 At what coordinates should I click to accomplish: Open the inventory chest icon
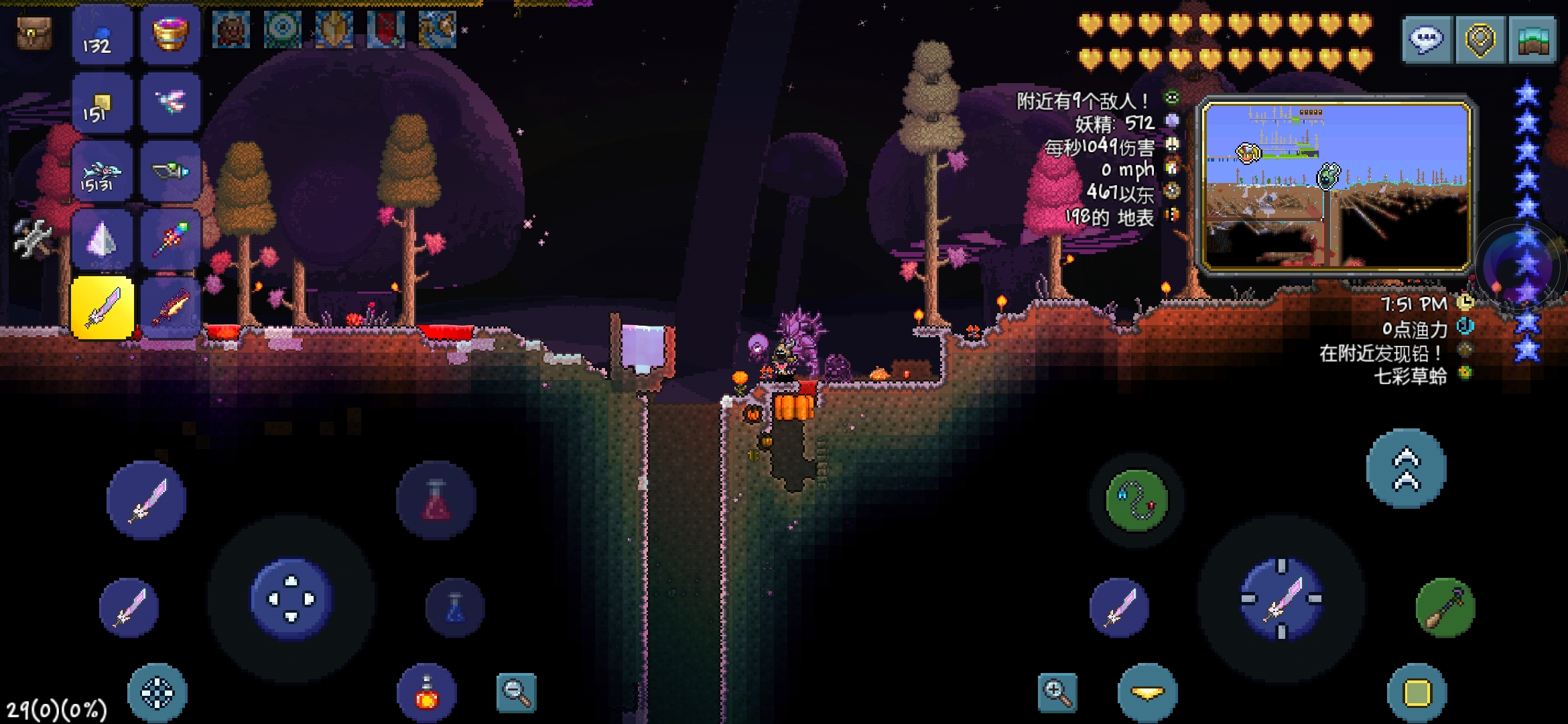click(x=34, y=33)
